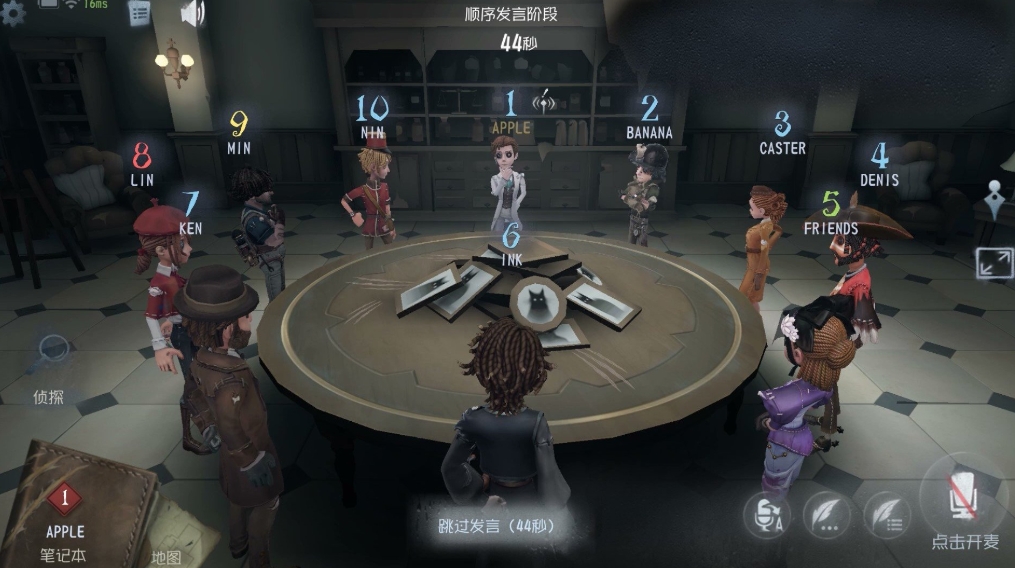Toggle the speaker sound icon
Image resolution: width=1015 pixels, height=568 pixels.
(191, 13)
